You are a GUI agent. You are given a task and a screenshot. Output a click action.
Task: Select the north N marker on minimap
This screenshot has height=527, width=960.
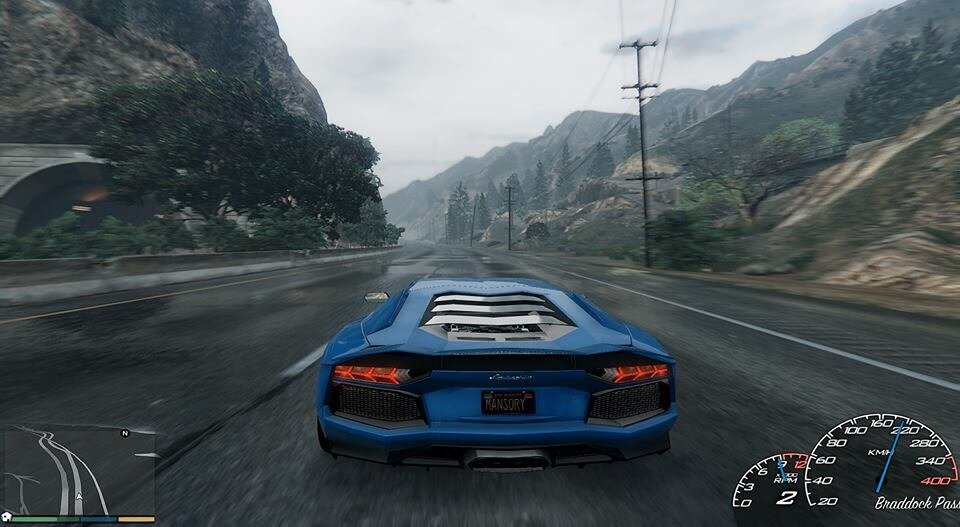pyautogui.click(x=125, y=434)
